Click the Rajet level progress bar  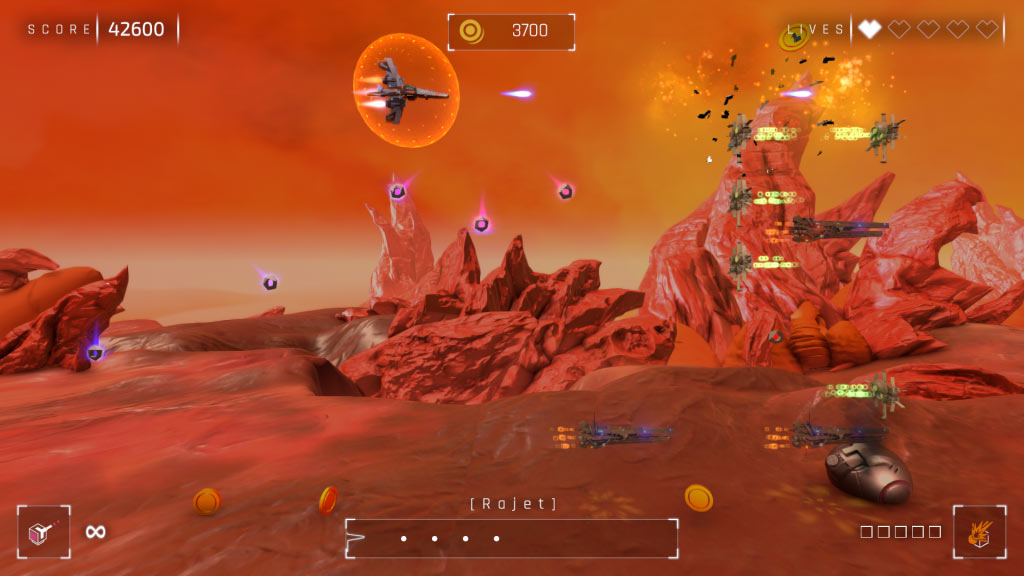click(x=511, y=538)
